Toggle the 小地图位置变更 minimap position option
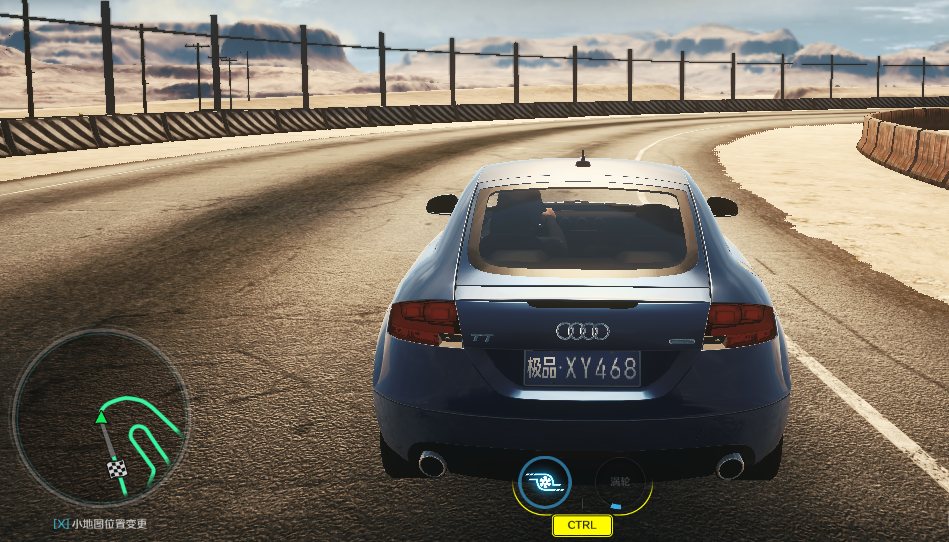The width and height of the screenshot is (949, 542). coord(100,524)
